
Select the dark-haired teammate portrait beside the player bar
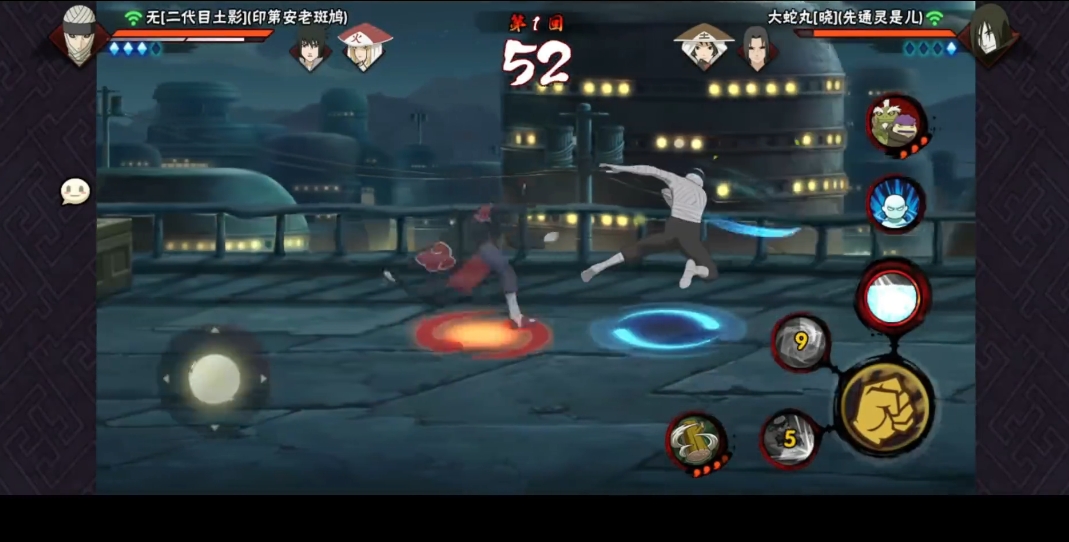point(310,46)
